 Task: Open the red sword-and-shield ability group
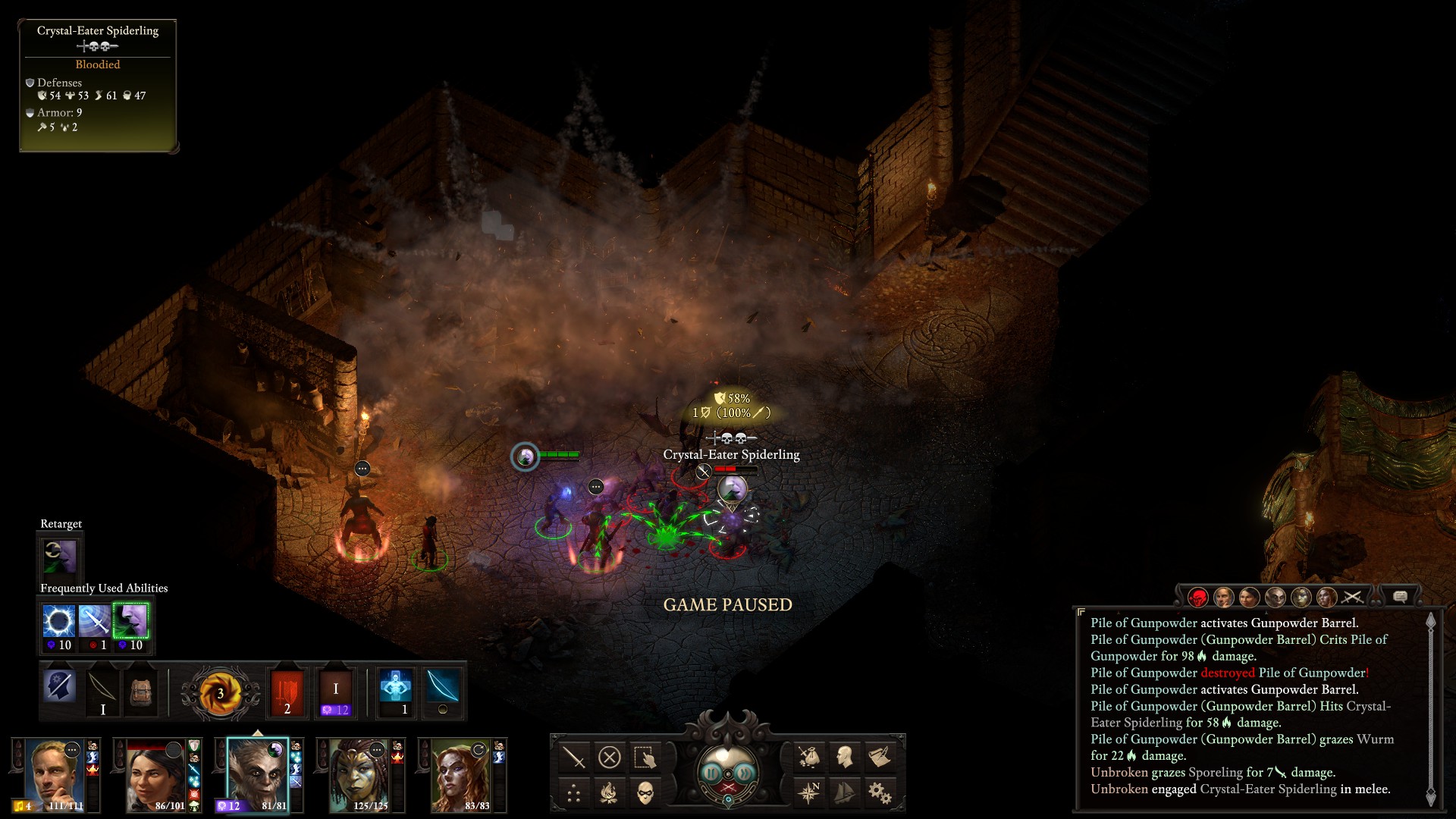coord(287,692)
